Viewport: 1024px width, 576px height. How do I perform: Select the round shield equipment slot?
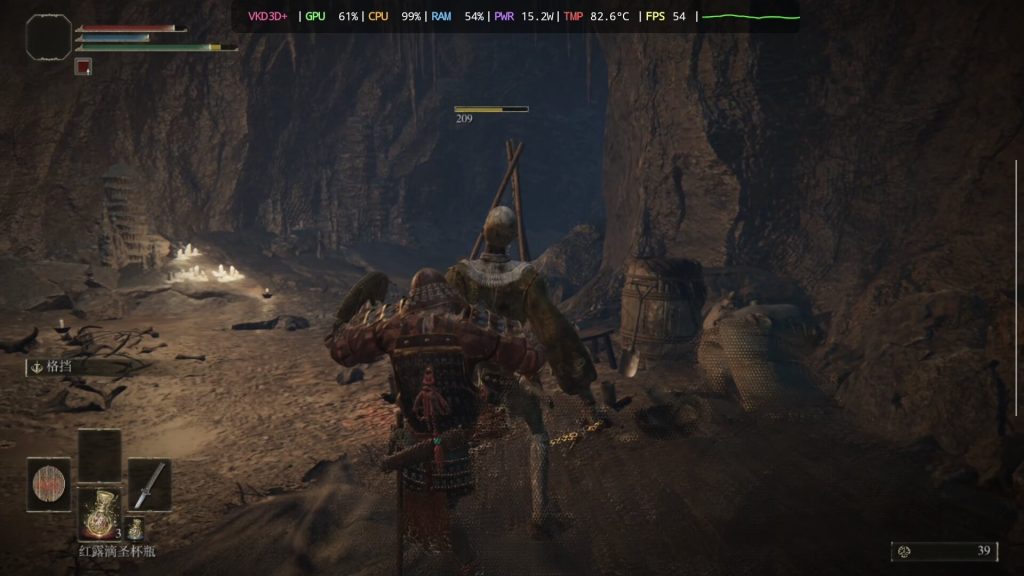click(x=48, y=484)
